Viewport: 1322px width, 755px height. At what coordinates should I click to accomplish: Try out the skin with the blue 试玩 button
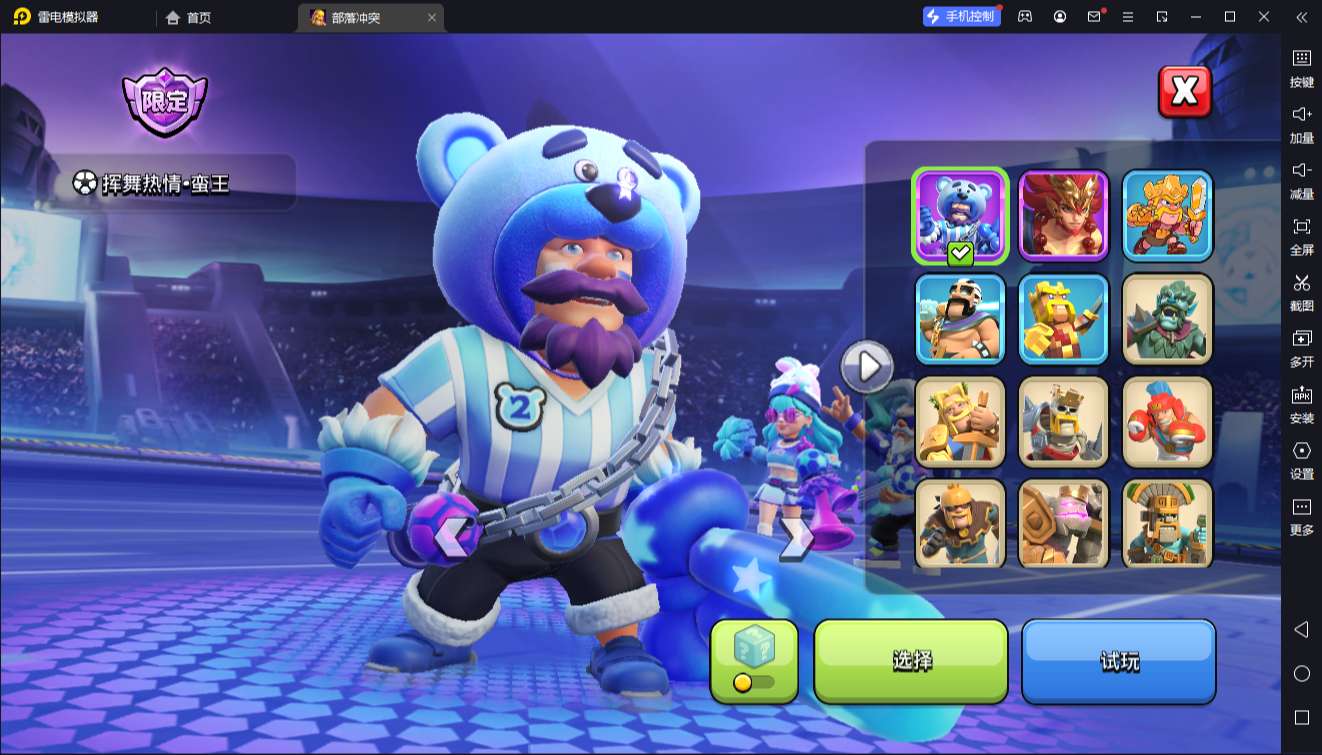click(1118, 661)
